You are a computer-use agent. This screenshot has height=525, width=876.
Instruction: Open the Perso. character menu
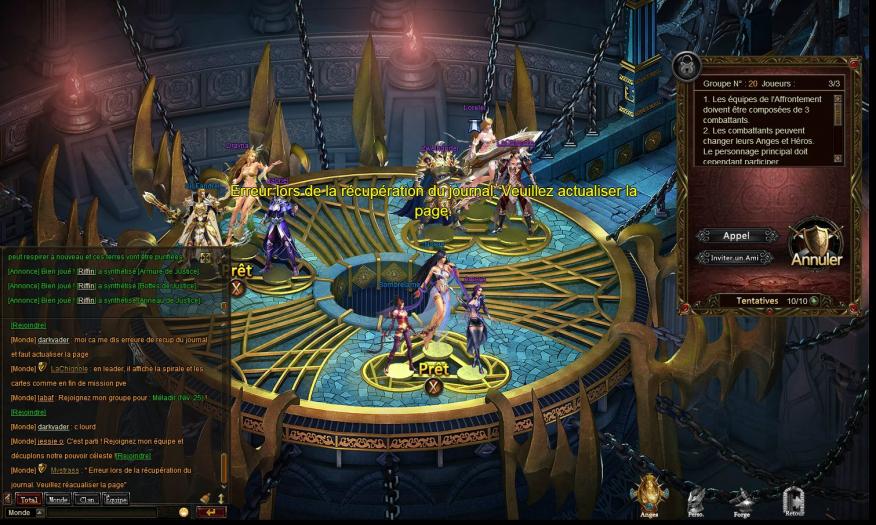click(696, 499)
